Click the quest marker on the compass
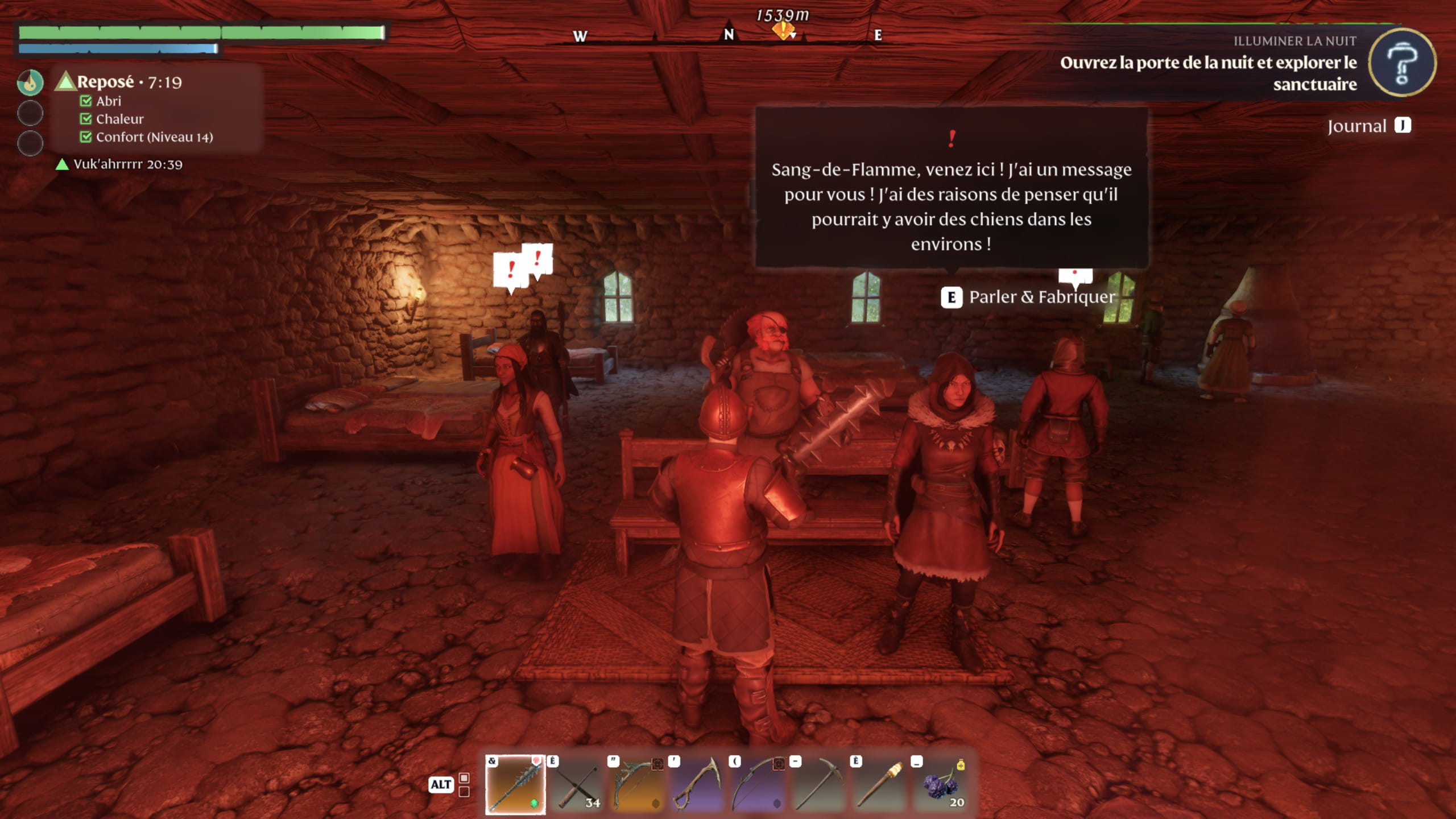The image size is (1456, 819). coord(783,30)
